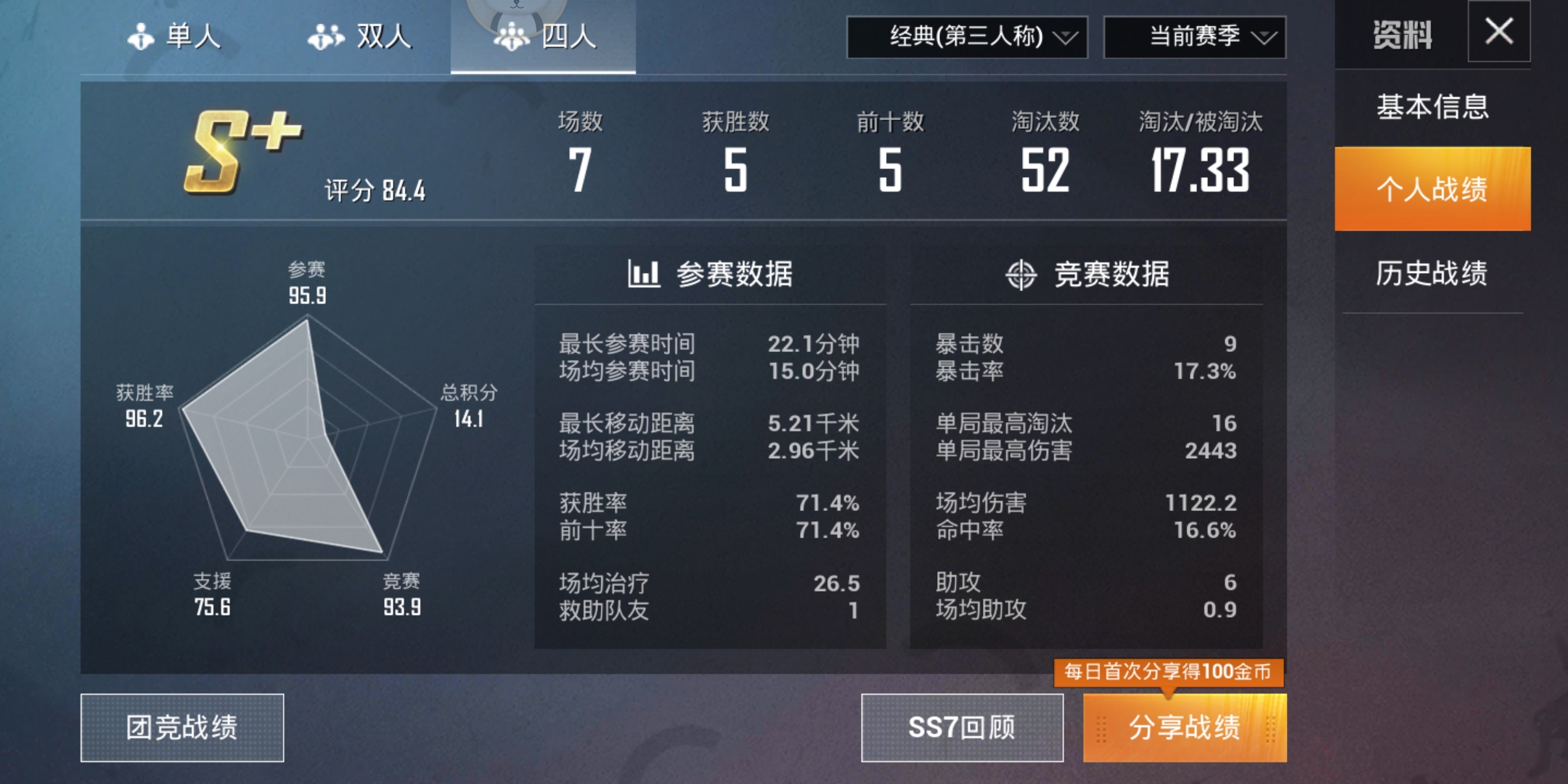
Task: Open the 团竞战绩 page
Action: coord(182,728)
